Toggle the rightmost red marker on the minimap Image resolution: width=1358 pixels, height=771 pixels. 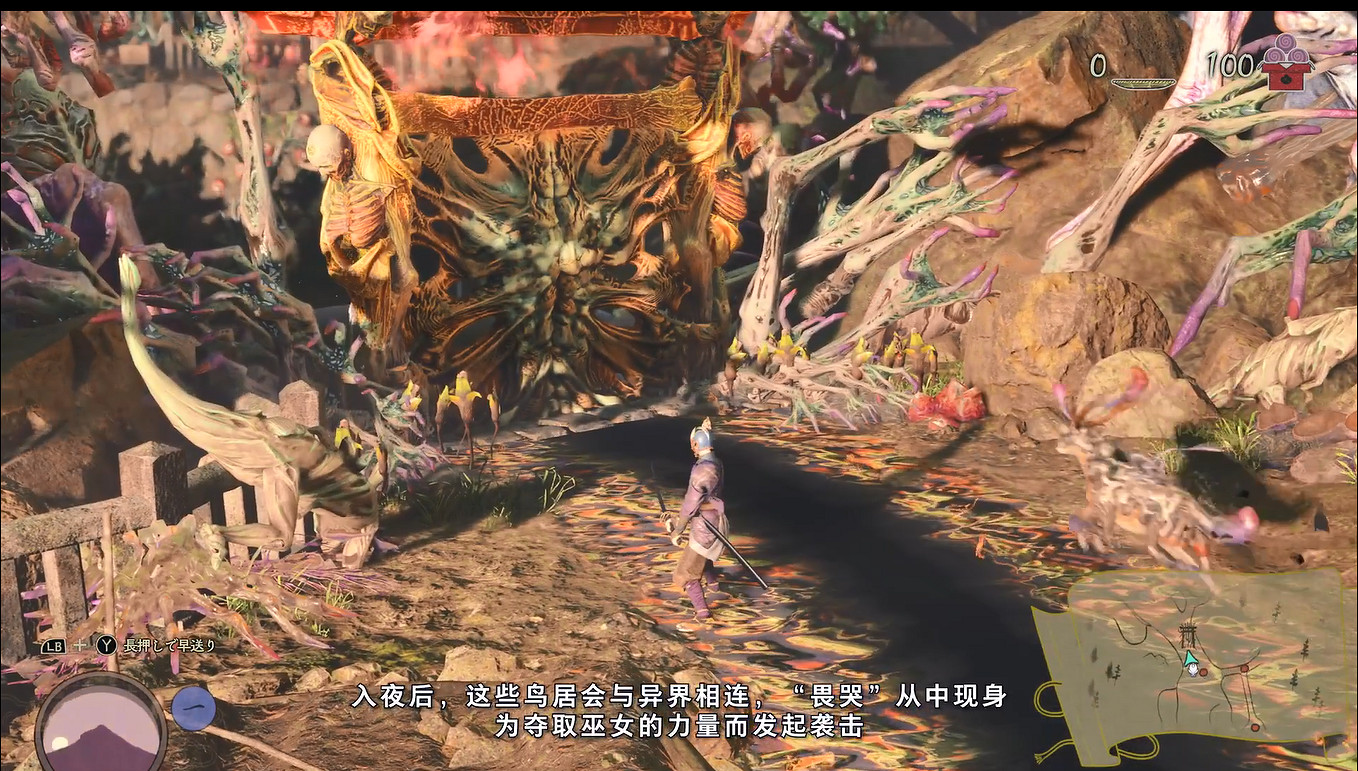coord(1244,669)
